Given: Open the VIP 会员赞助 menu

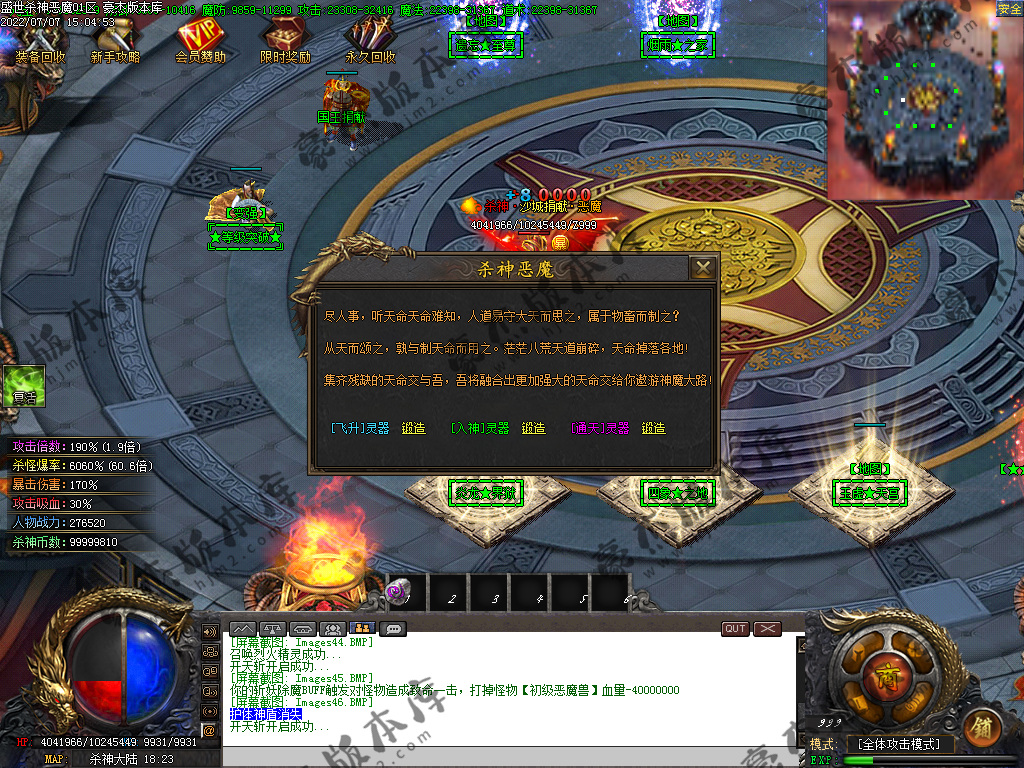Looking at the screenshot, I should click(x=201, y=42).
